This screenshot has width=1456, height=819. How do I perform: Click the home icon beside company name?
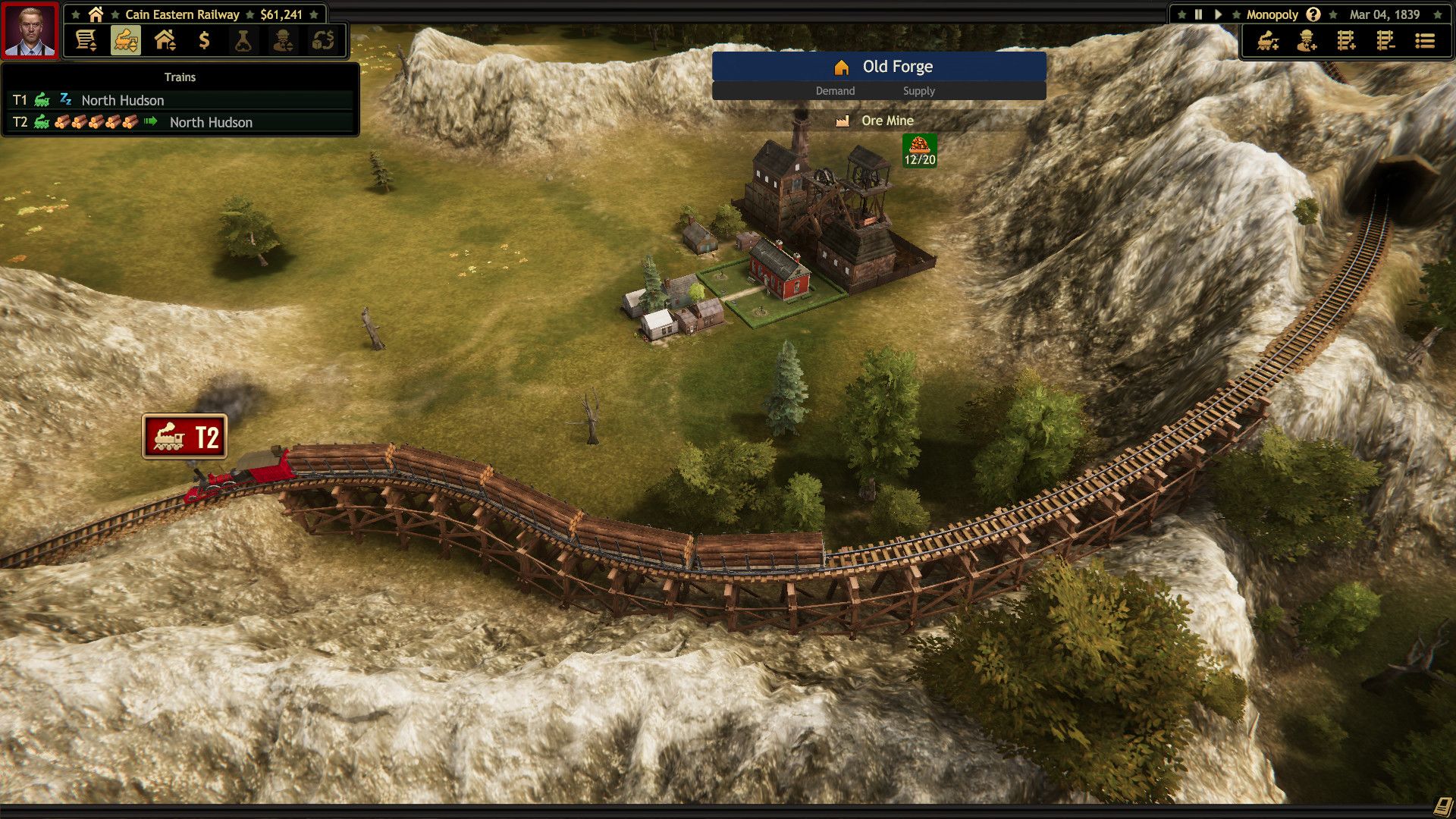point(96,14)
